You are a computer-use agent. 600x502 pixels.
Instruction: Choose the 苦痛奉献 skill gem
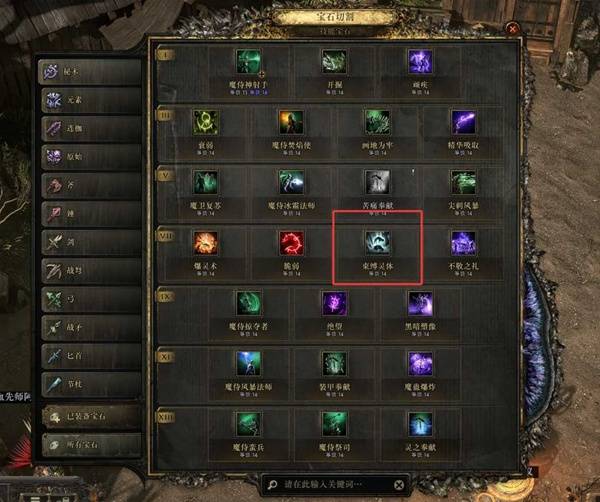[x=377, y=182]
